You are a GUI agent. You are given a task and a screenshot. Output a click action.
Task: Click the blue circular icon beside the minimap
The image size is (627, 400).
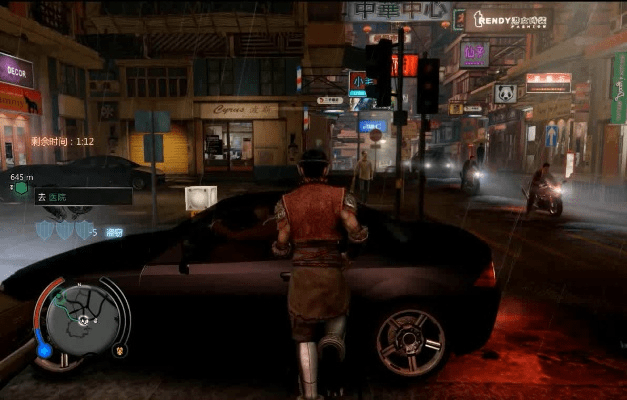click(x=44, y=350)
